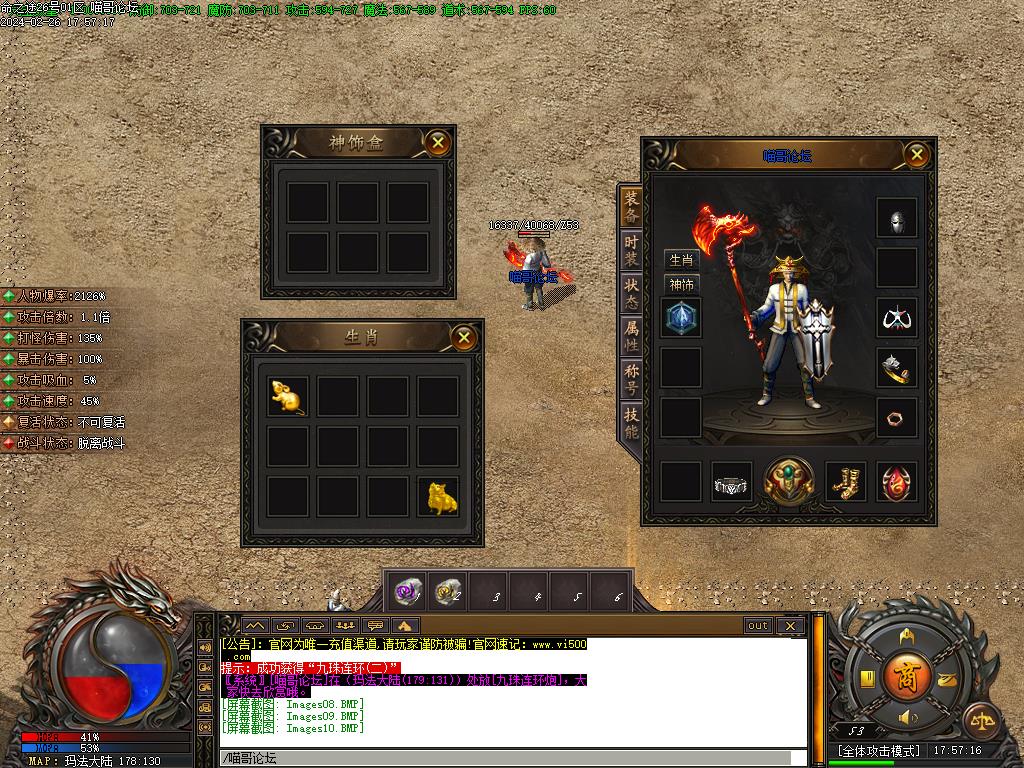Click the 神饰 button in equipment panel

pyautogui.click(x=681, y=284)
